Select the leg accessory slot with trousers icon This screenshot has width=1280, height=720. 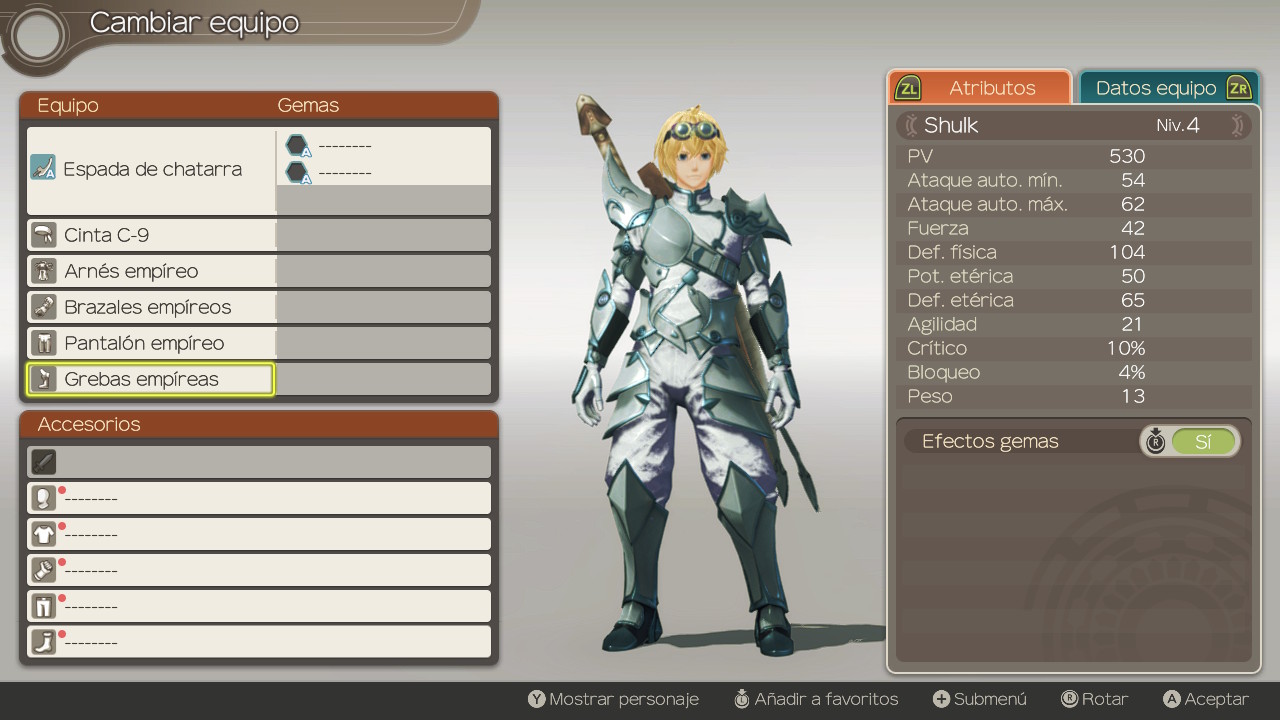258,606
